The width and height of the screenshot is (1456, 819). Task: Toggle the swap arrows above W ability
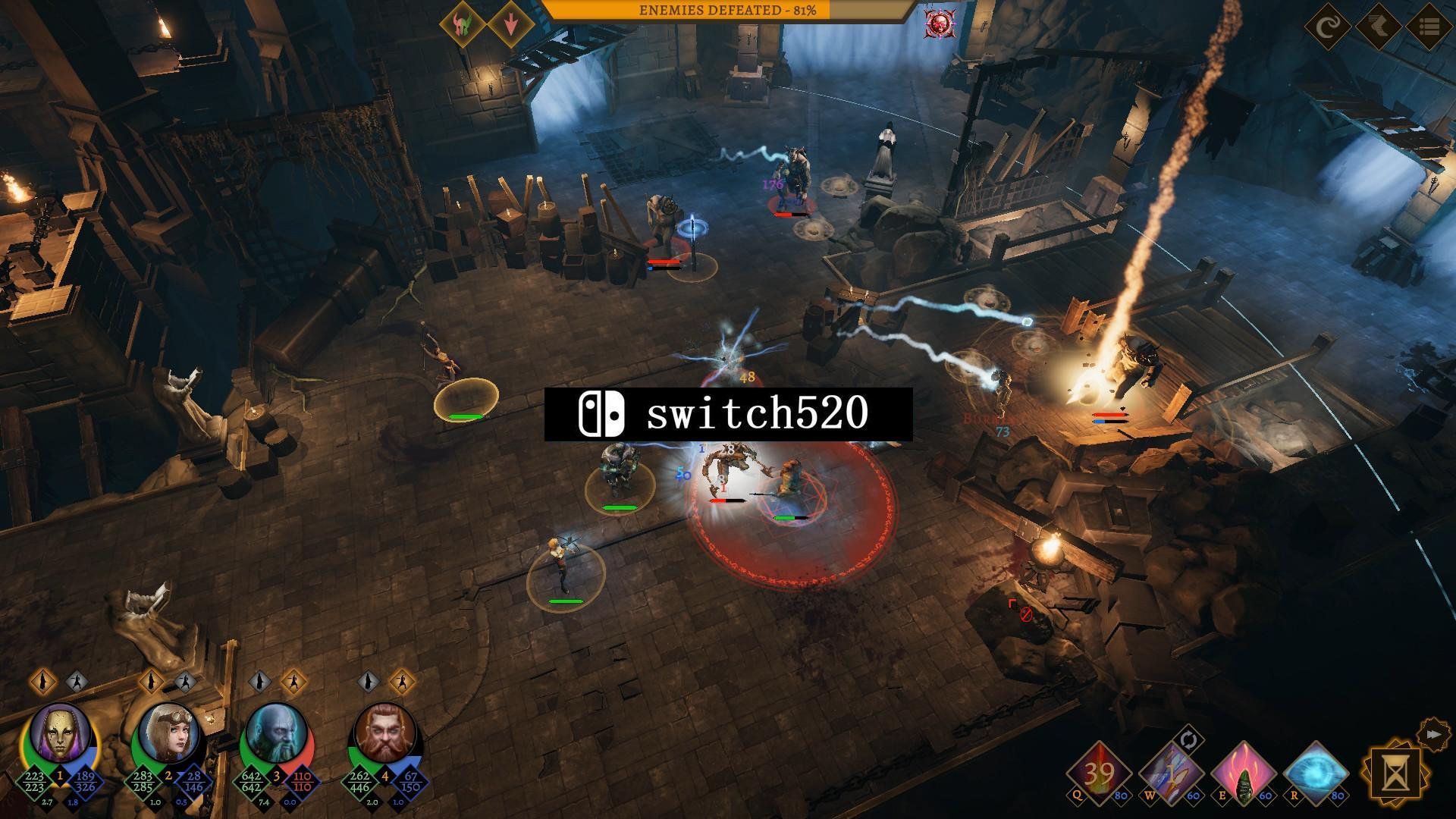1188,739
